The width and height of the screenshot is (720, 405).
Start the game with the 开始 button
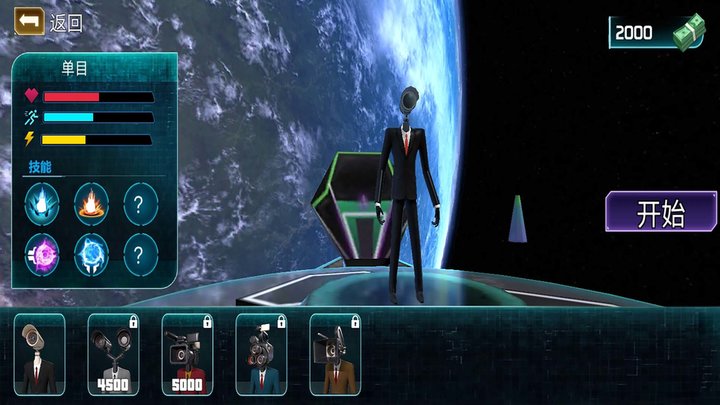[x=660, y=212]
